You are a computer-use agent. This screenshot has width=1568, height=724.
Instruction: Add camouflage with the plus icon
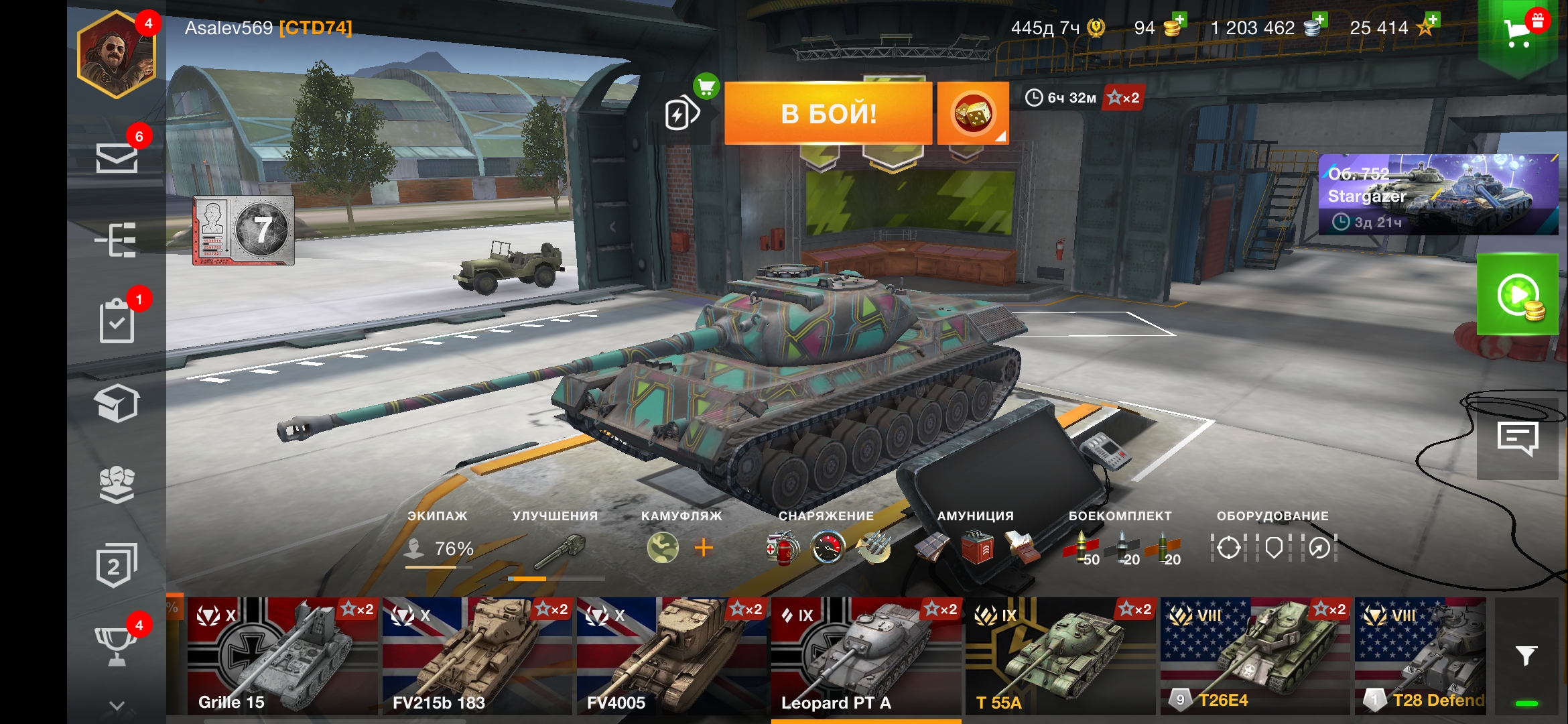704,548
